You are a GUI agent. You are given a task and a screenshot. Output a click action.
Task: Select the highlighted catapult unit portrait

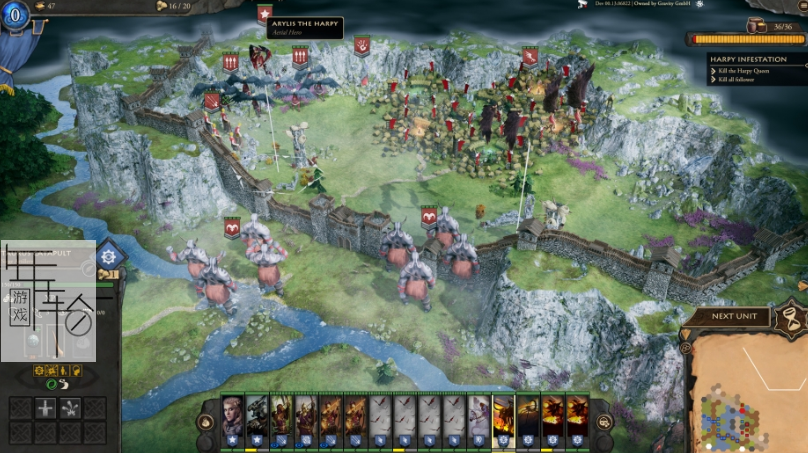point(503,411)
